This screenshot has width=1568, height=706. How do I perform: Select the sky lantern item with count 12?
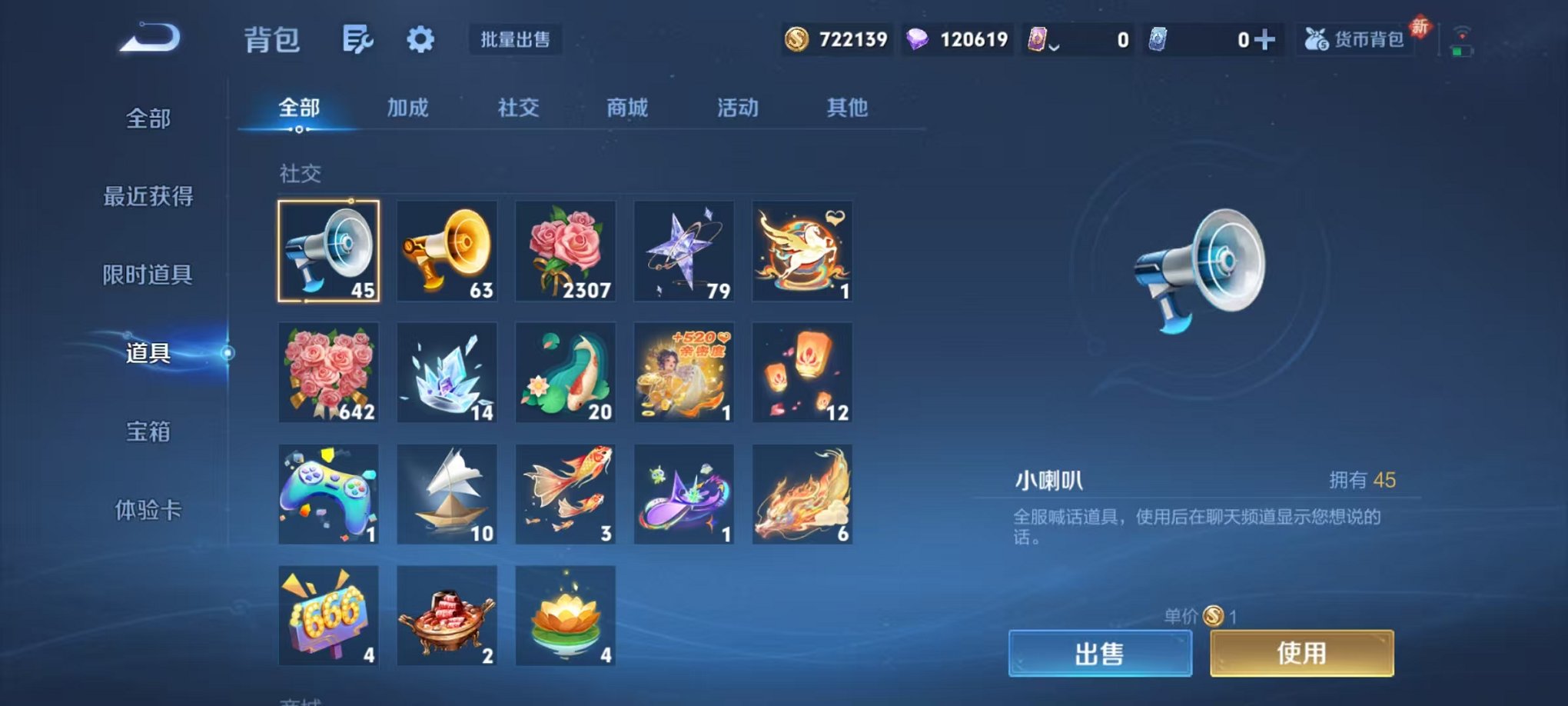802,373
